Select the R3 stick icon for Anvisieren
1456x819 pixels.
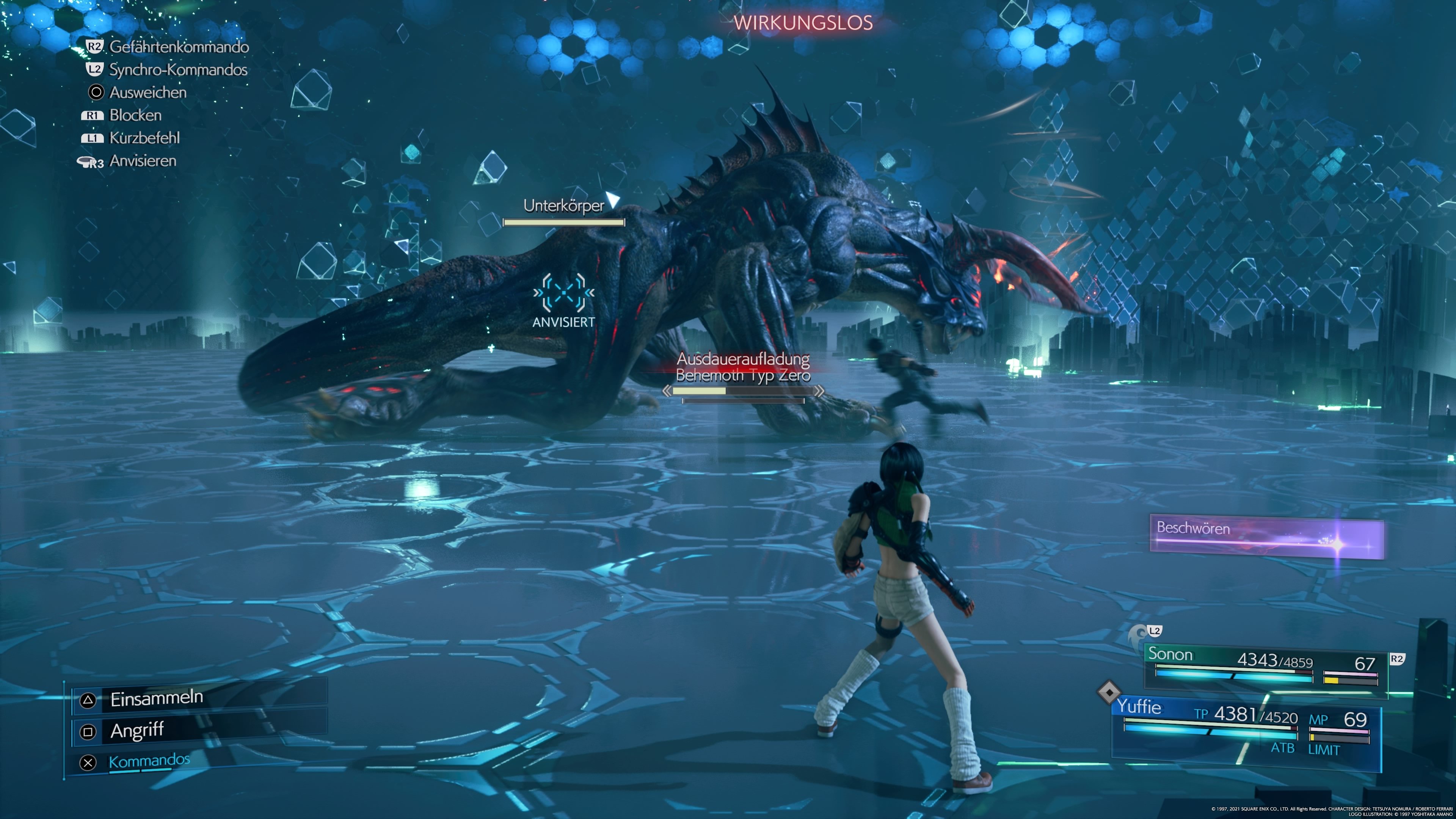[x=91, y=161]
